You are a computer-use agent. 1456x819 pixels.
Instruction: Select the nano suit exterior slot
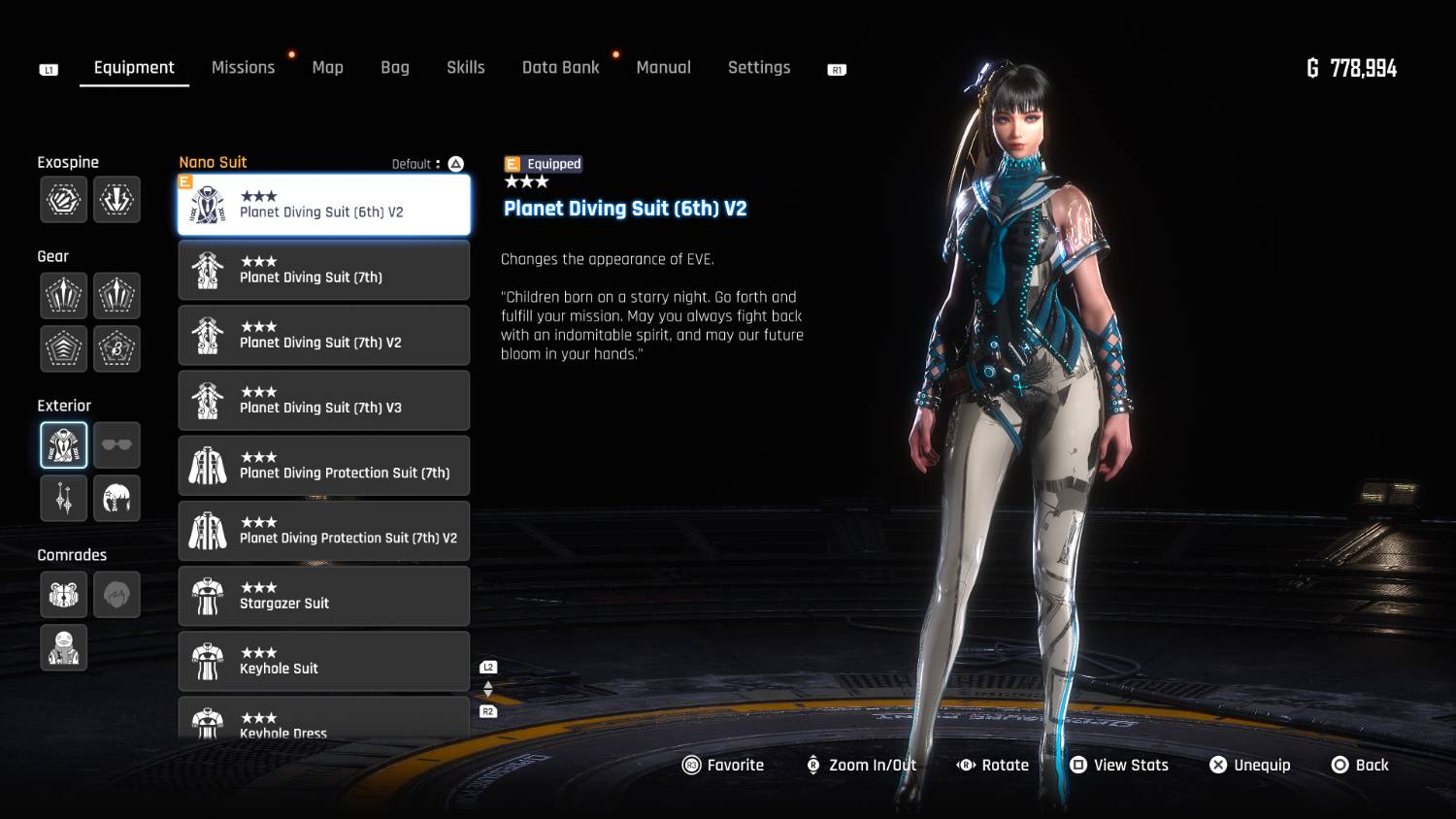pos(64,445)
